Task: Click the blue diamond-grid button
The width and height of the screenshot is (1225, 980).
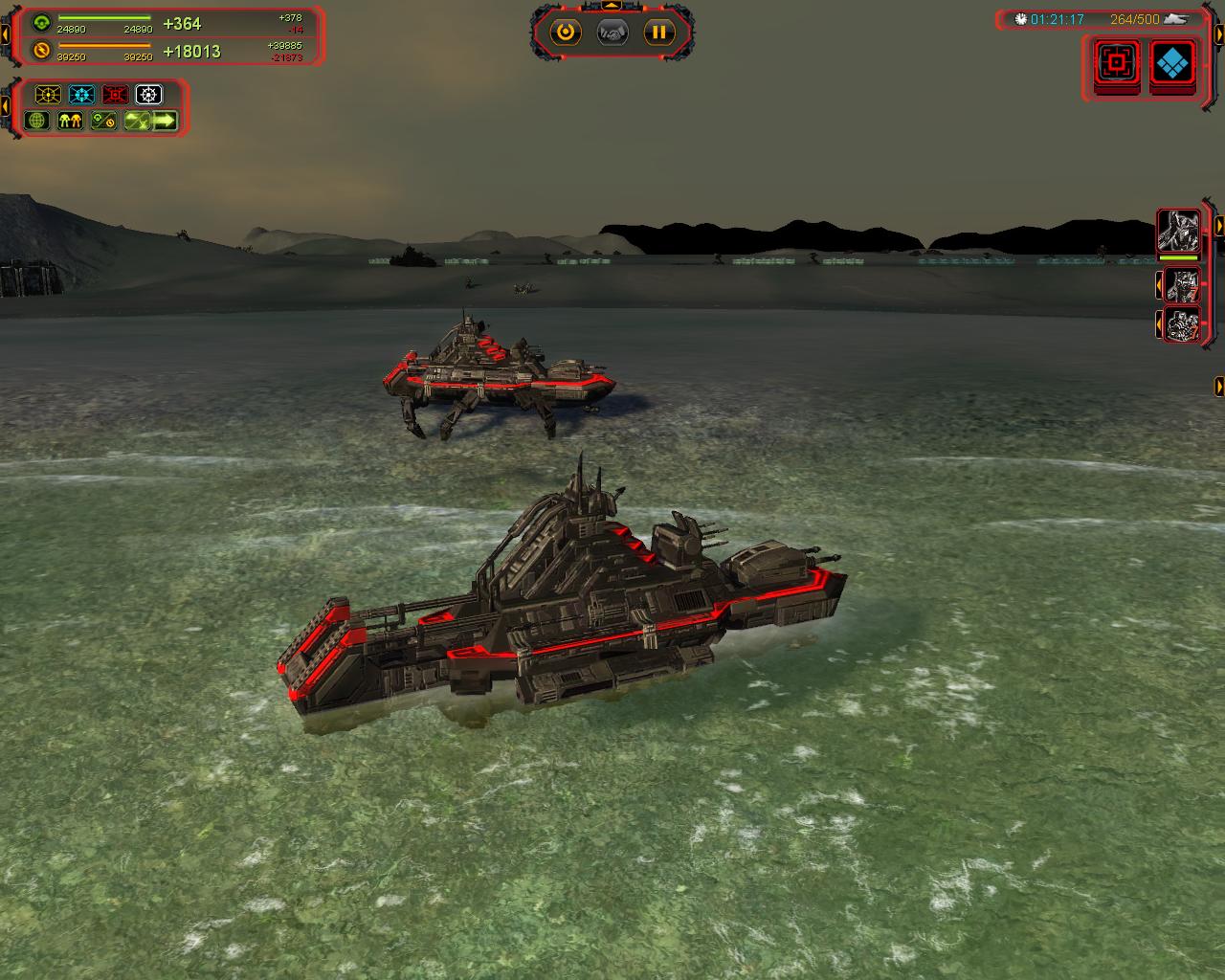Action: click(1173, 63)
